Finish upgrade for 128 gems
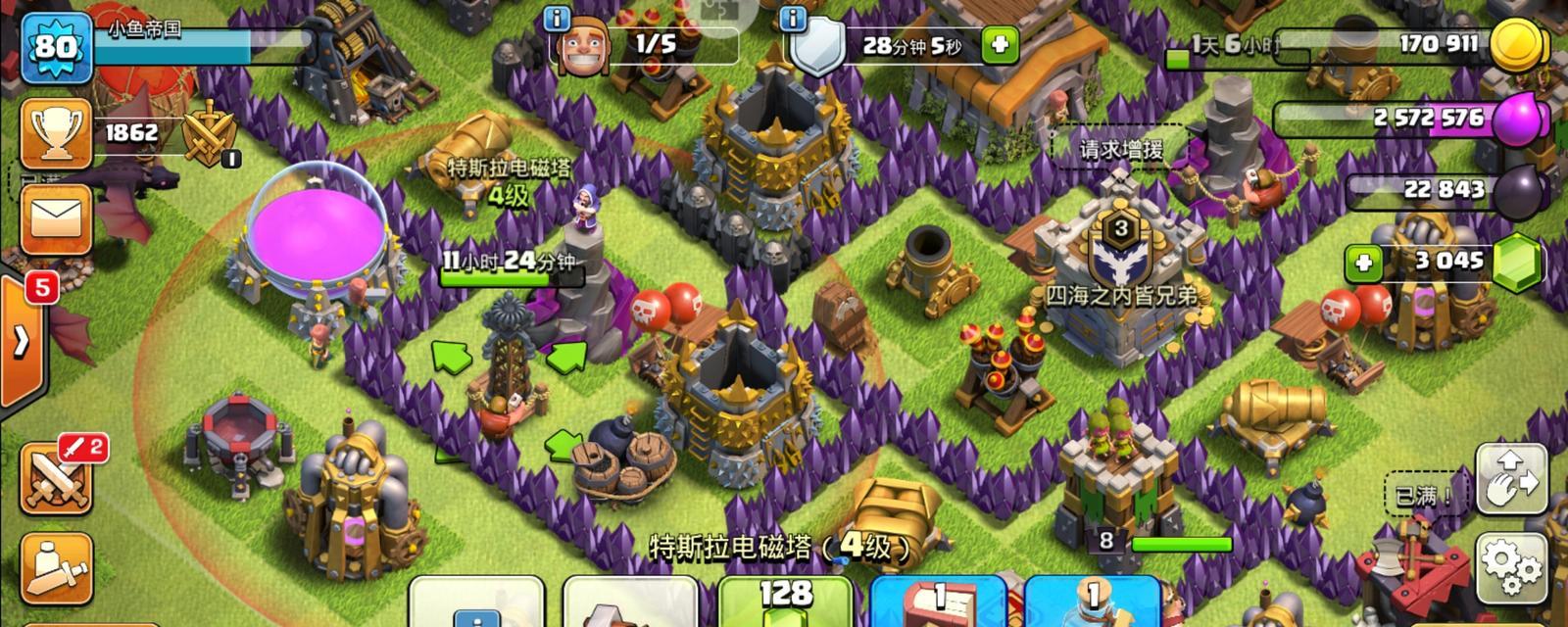 pyautogui.click(x=785, y=602)
